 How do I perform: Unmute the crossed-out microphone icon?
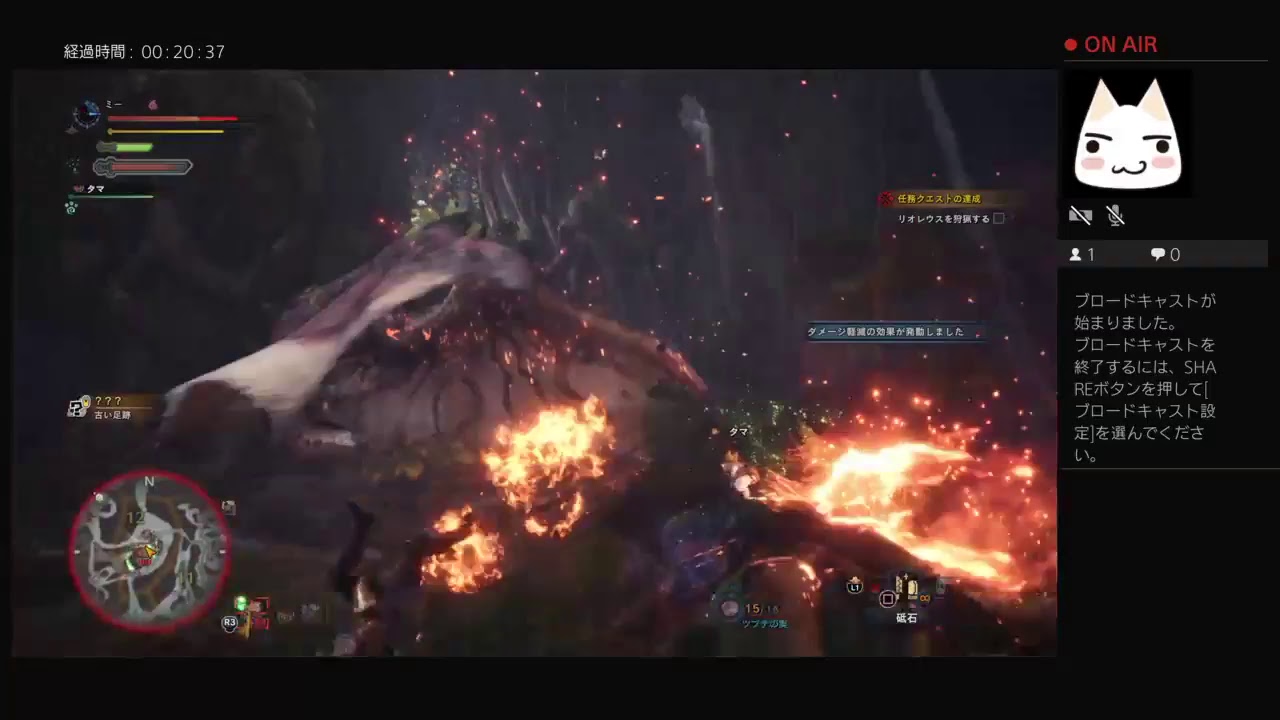(x=1115, y=215)
